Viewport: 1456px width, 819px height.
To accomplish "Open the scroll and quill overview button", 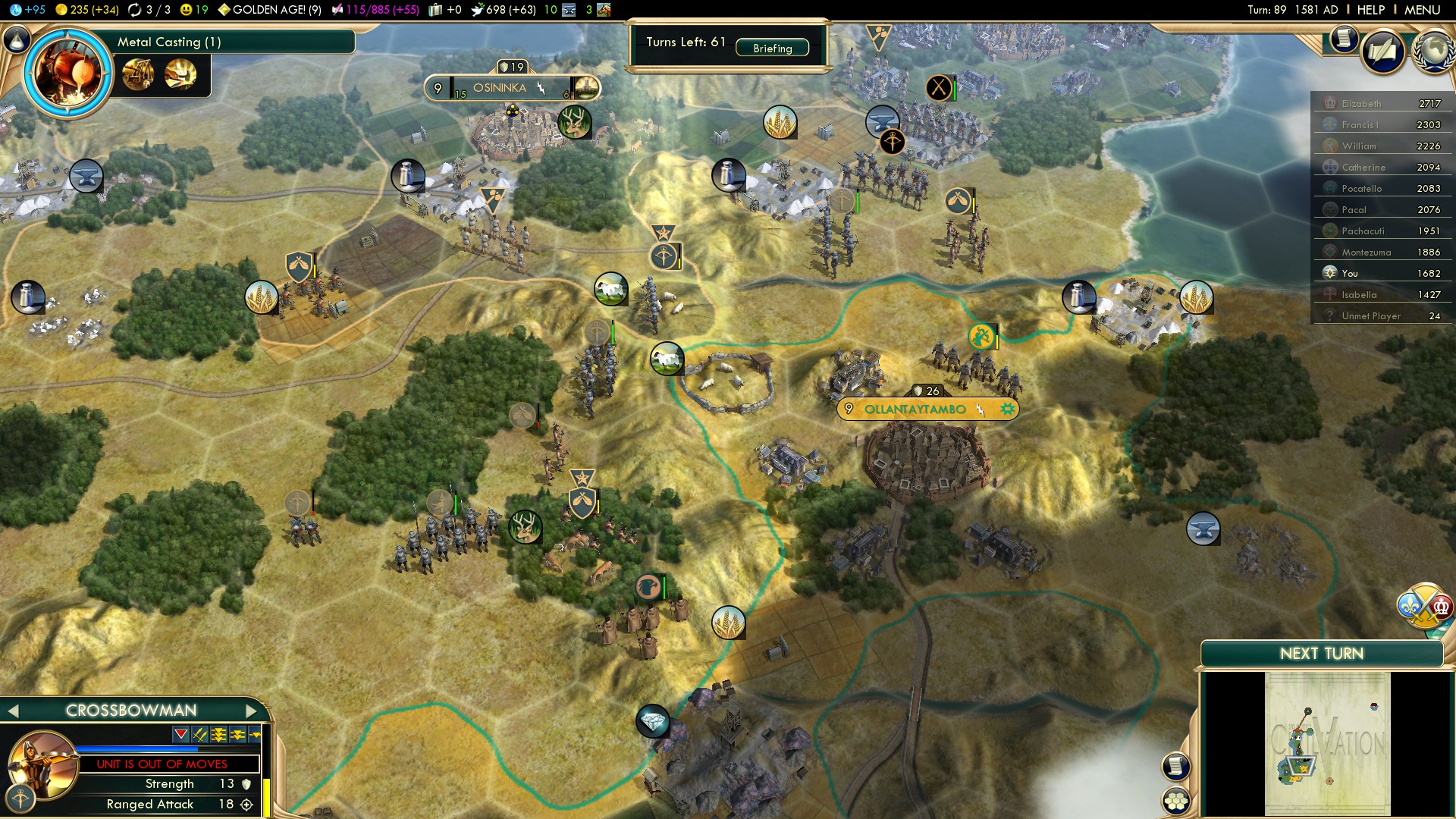I will pyautogui.click(x=1383, y=52).
